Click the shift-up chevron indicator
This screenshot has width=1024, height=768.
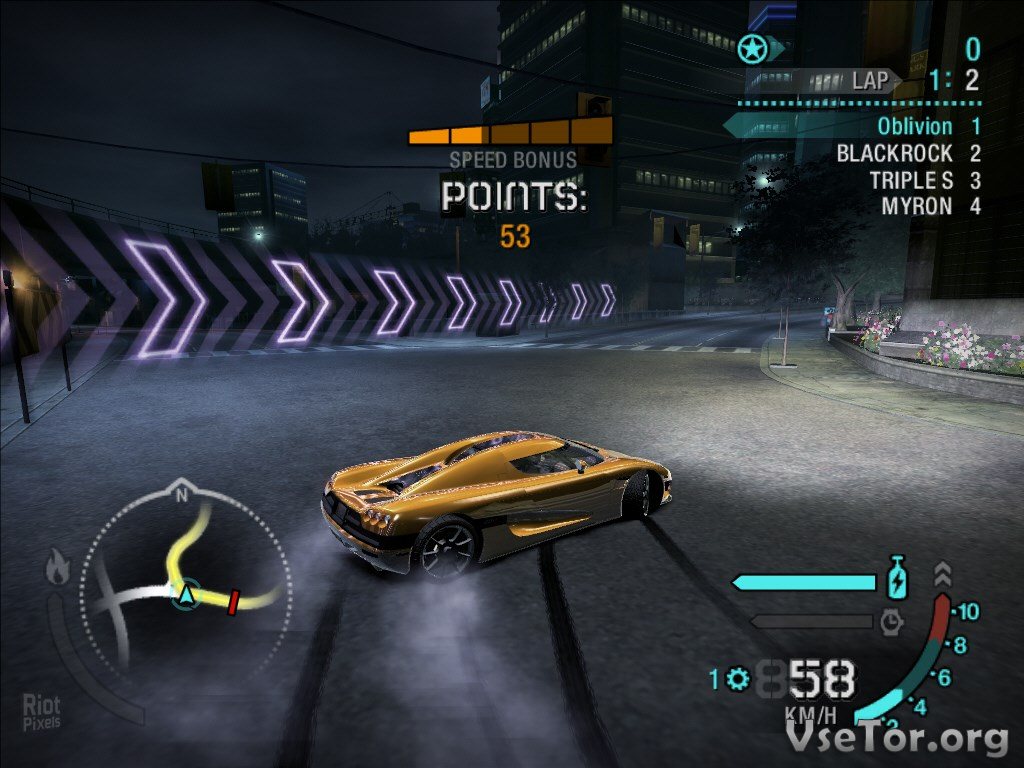(x=942, y=574)
